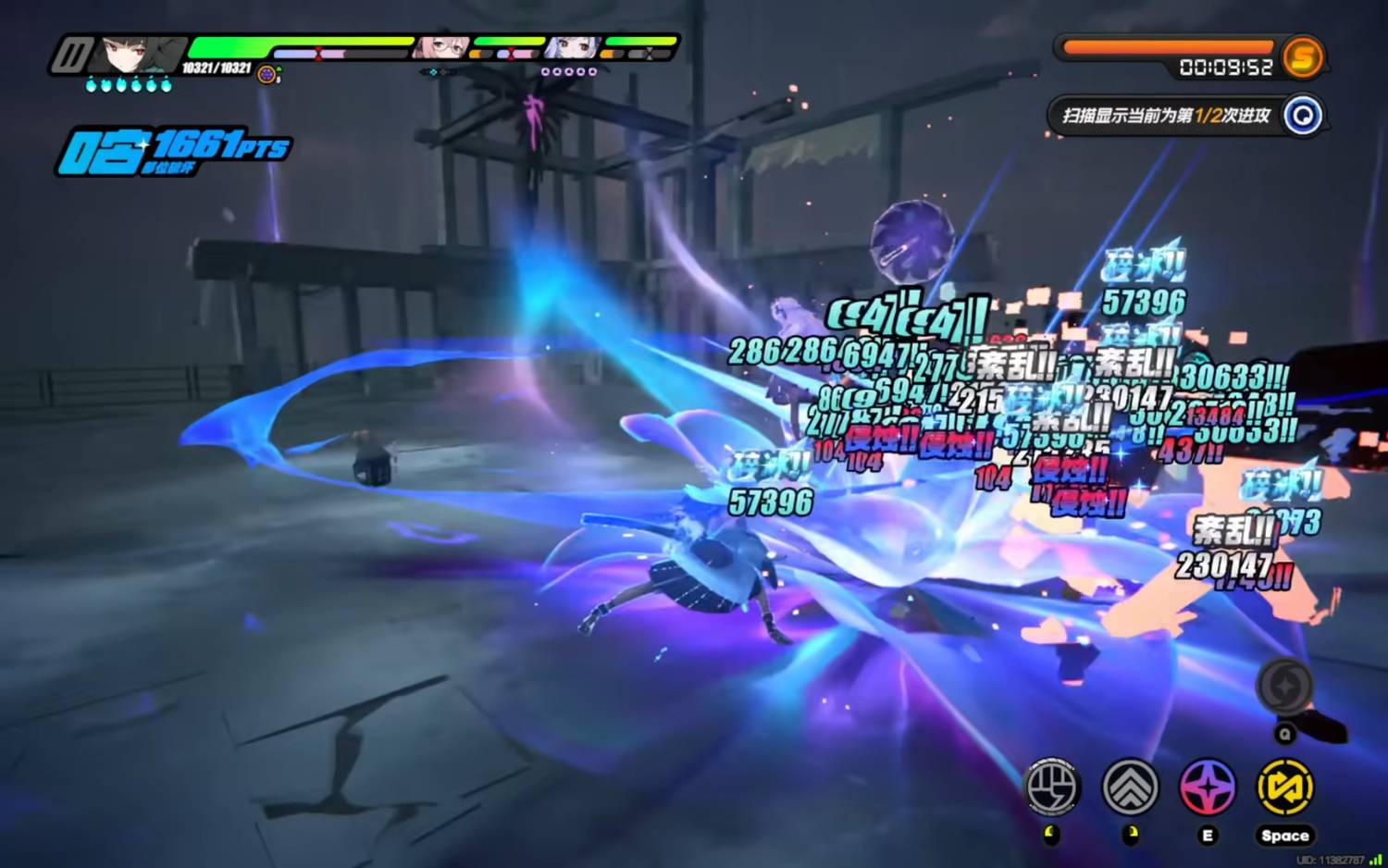Pause the battle with the top-left pause button

pos(70,56)
